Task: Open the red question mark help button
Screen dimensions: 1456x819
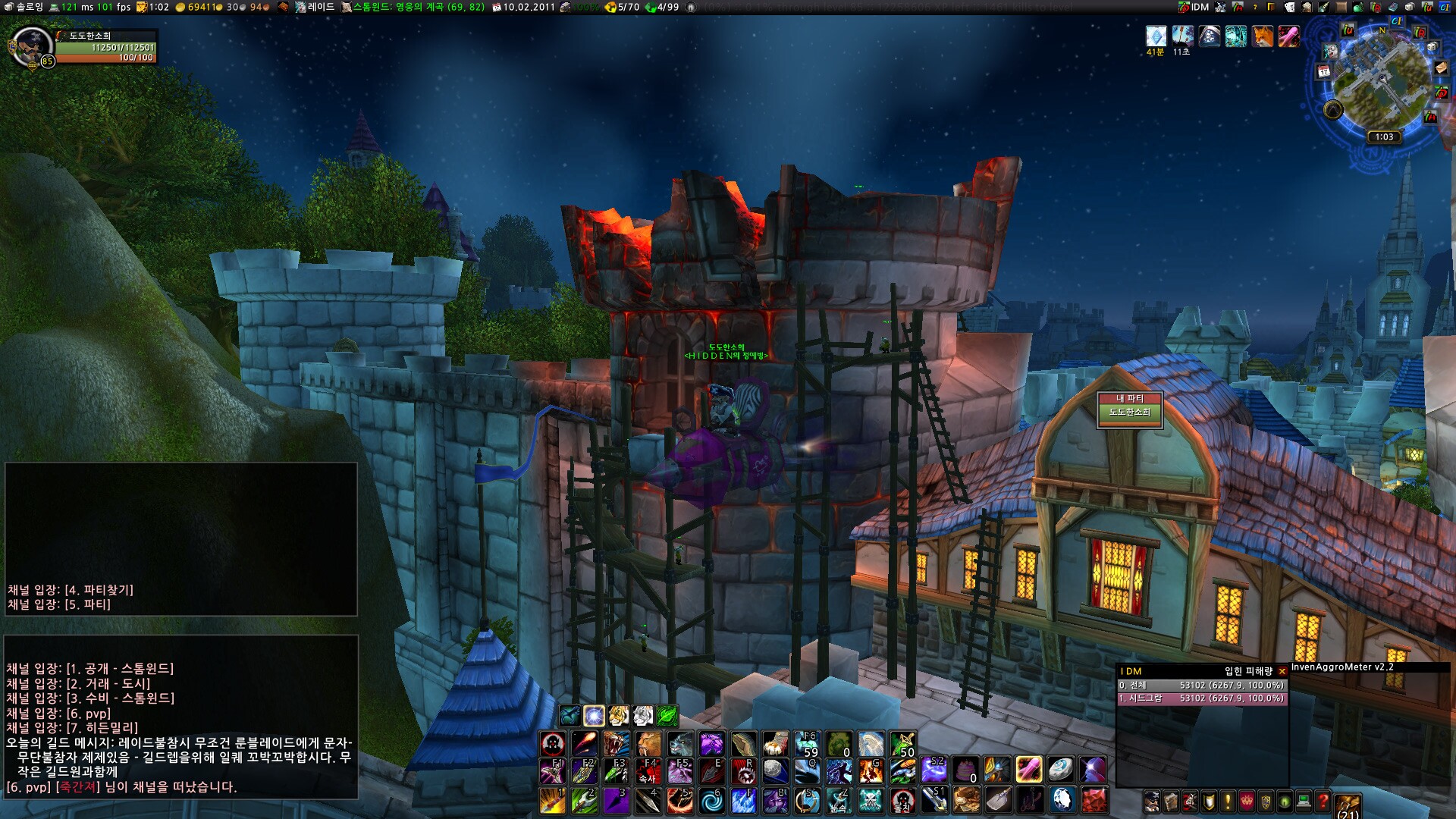Action: (x=1323, y=801)
